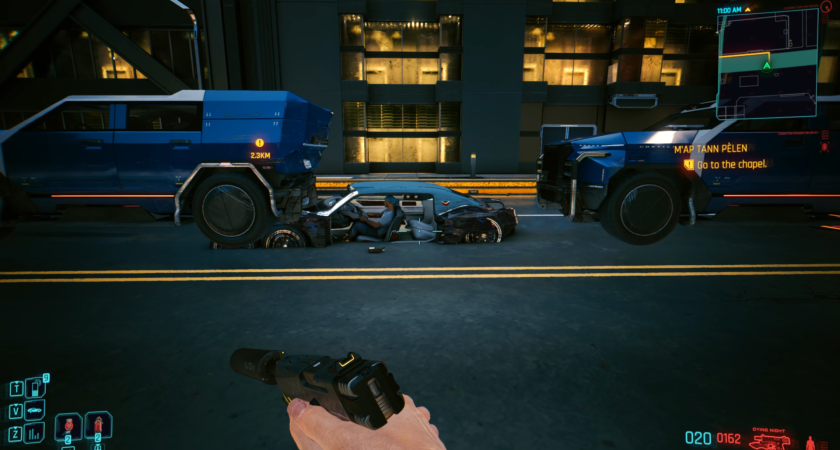
Task: Open the radio equalizer bars icon
Action: (35, 432)
